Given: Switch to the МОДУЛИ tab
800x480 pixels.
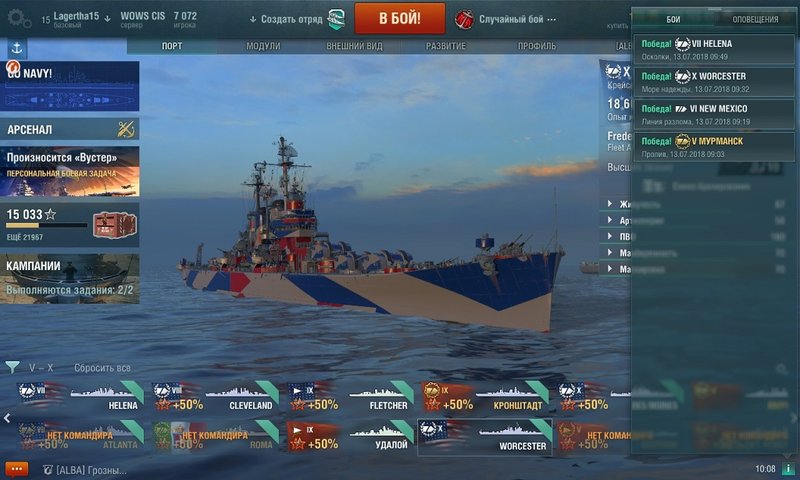Looking at the screenshot, I should pos(263,46).
